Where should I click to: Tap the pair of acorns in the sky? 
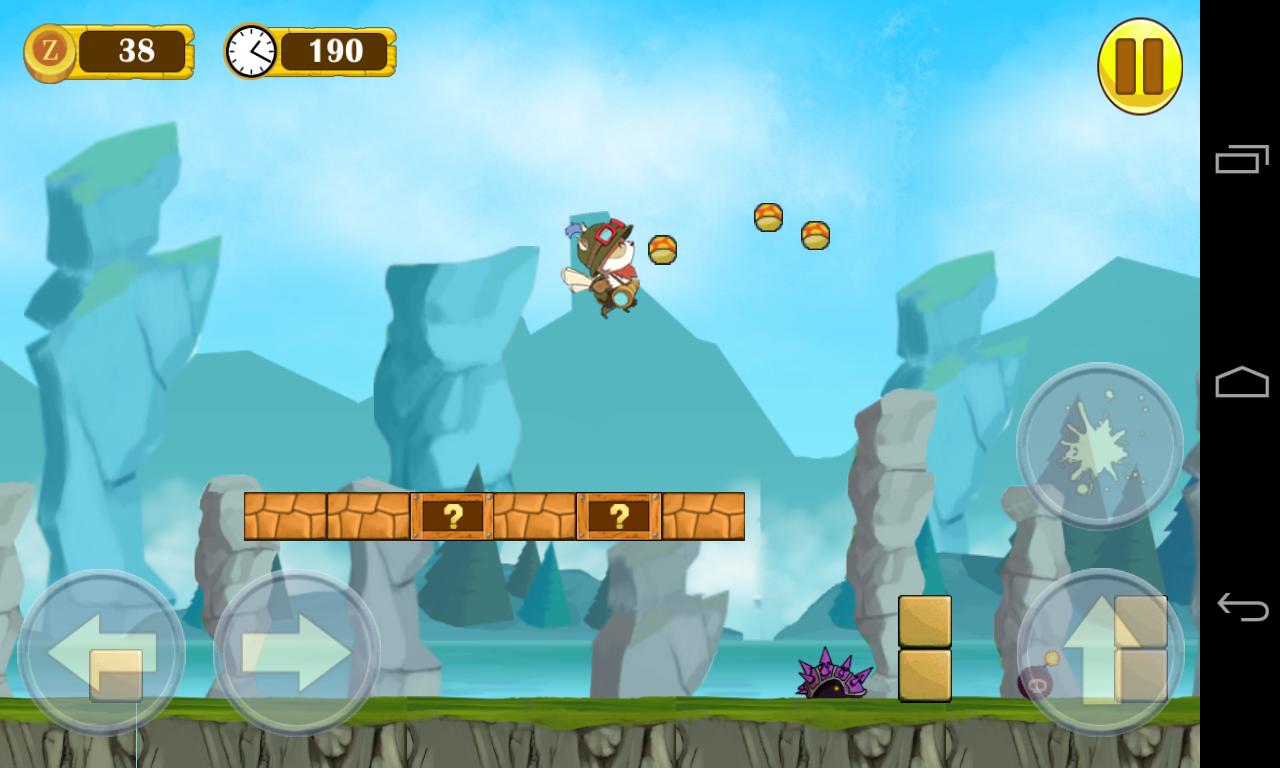click(x=790, y=227)
